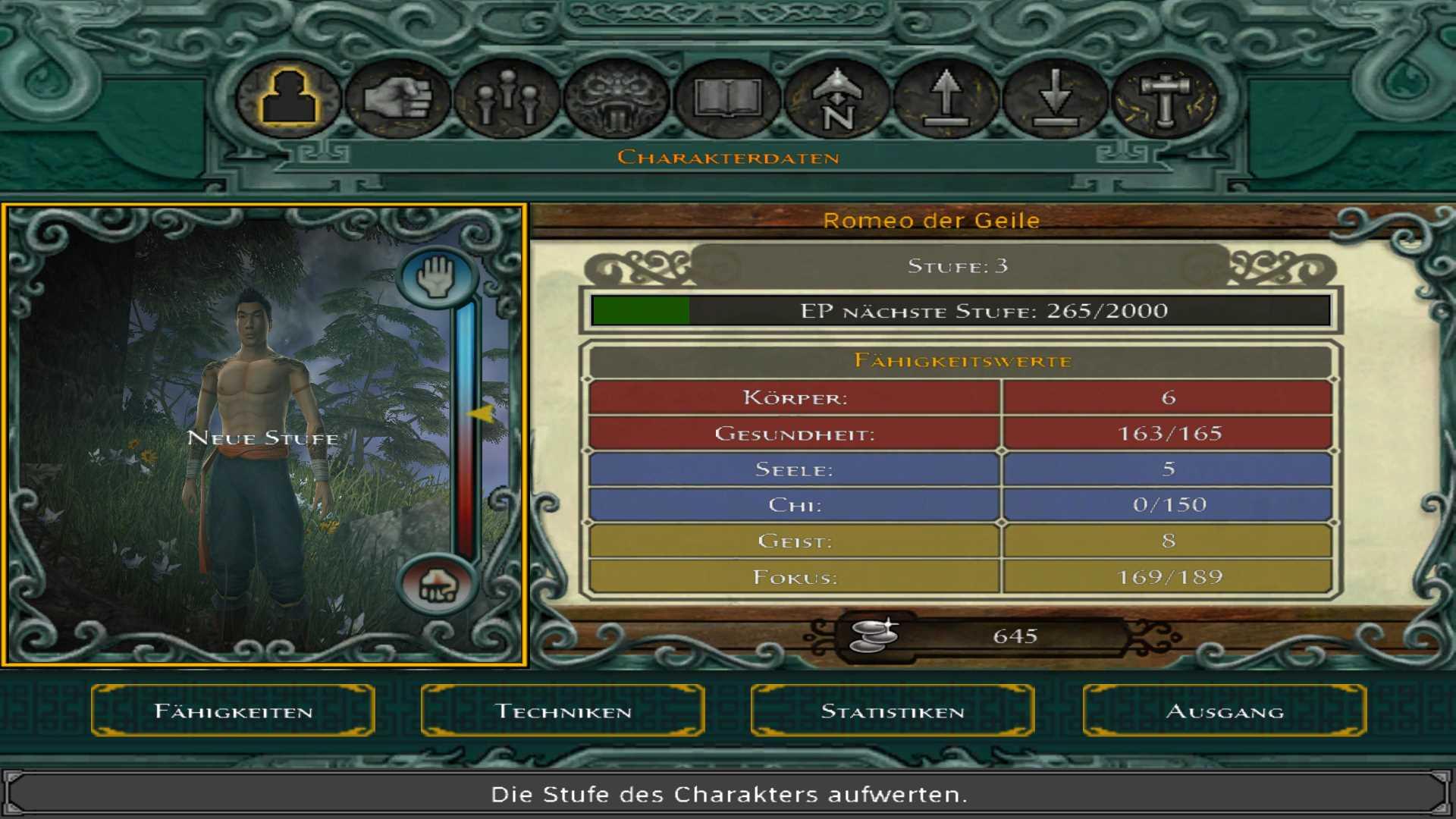Open the Techniken panel

(x=563, y=711)
